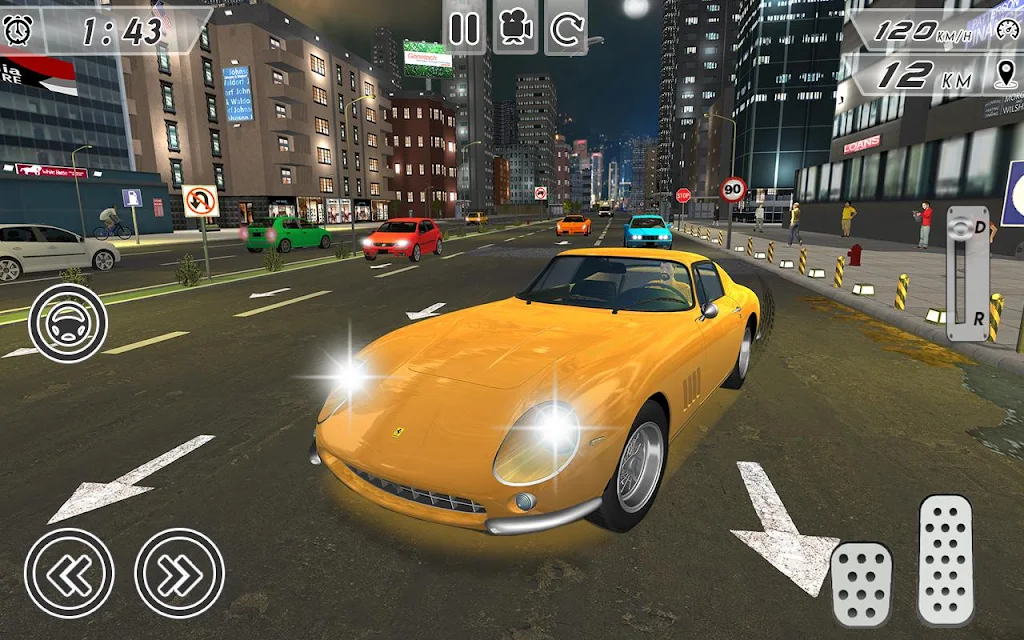The image size is (1024, 640).
Task: Step on the brake pedal
Action: point(861,585)
